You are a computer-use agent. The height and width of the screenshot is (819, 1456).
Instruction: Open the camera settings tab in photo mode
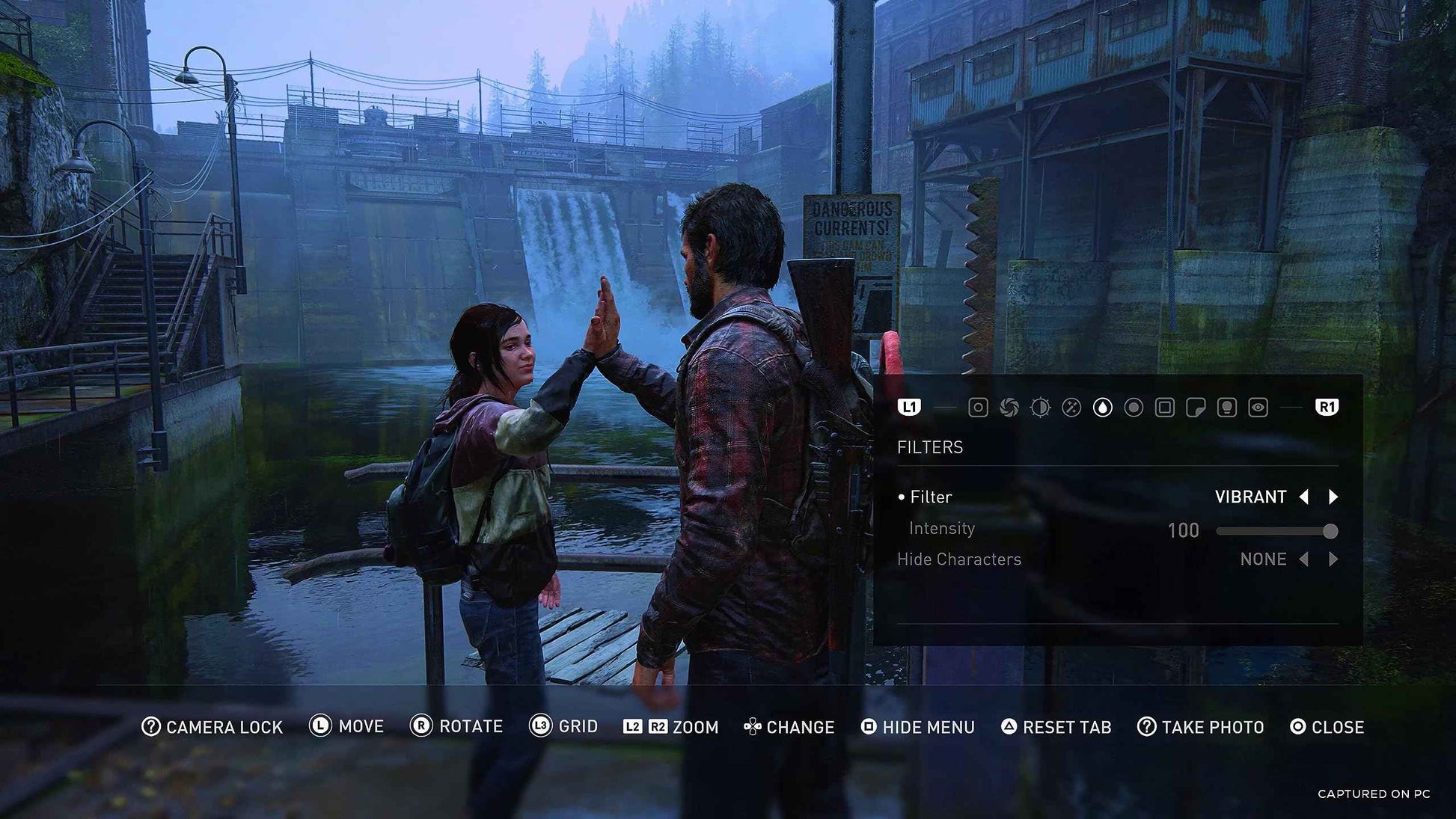coord(978,408)
